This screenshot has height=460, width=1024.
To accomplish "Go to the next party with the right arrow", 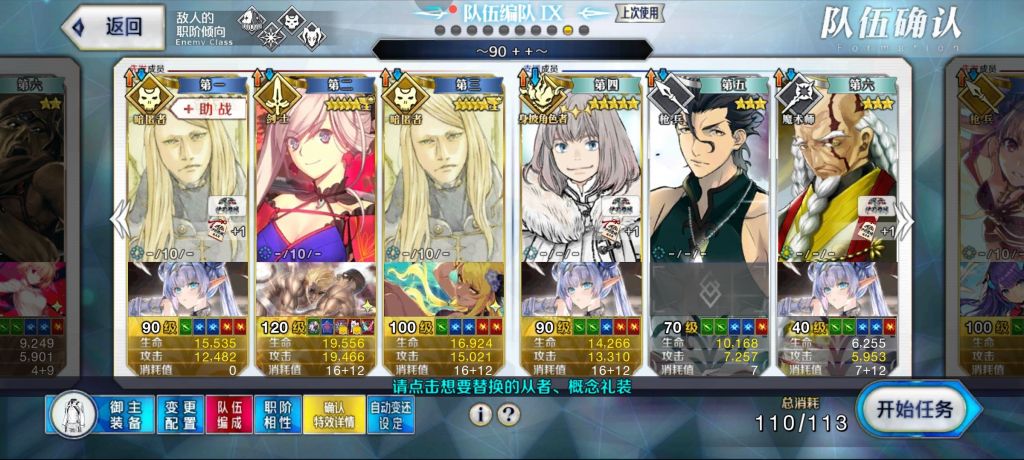I will click(x=906, y=217).
